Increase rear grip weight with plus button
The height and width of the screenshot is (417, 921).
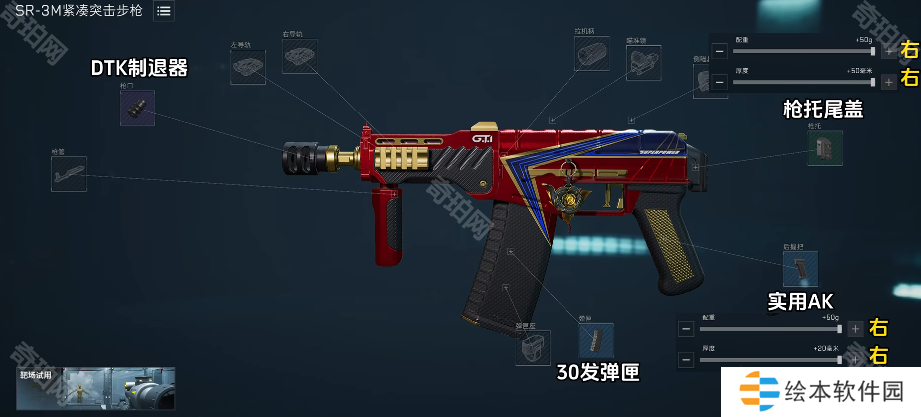854,328
